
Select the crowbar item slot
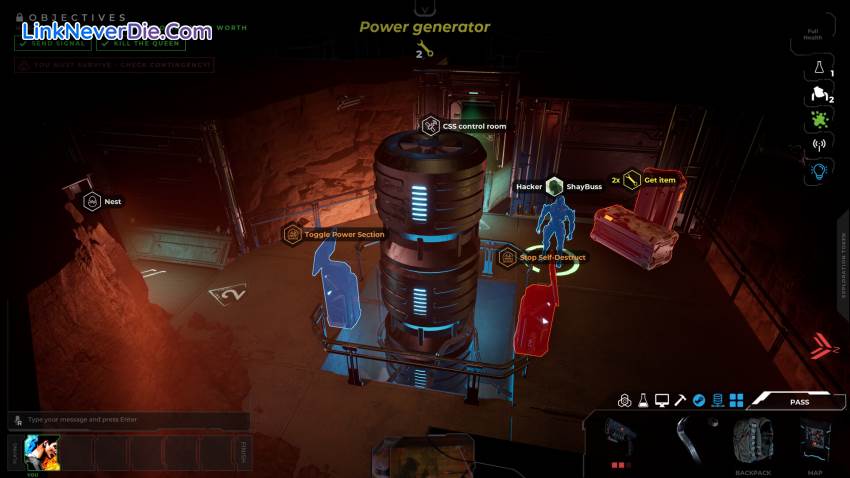689,439
